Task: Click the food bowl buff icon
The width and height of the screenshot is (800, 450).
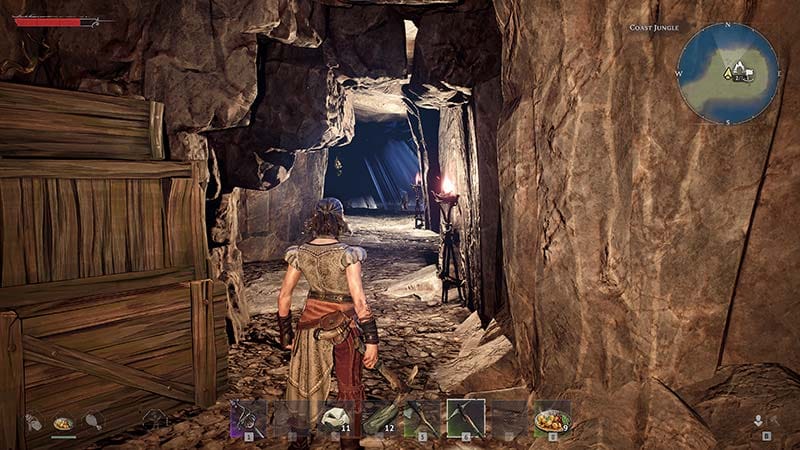Action: [x=63, y=423]
